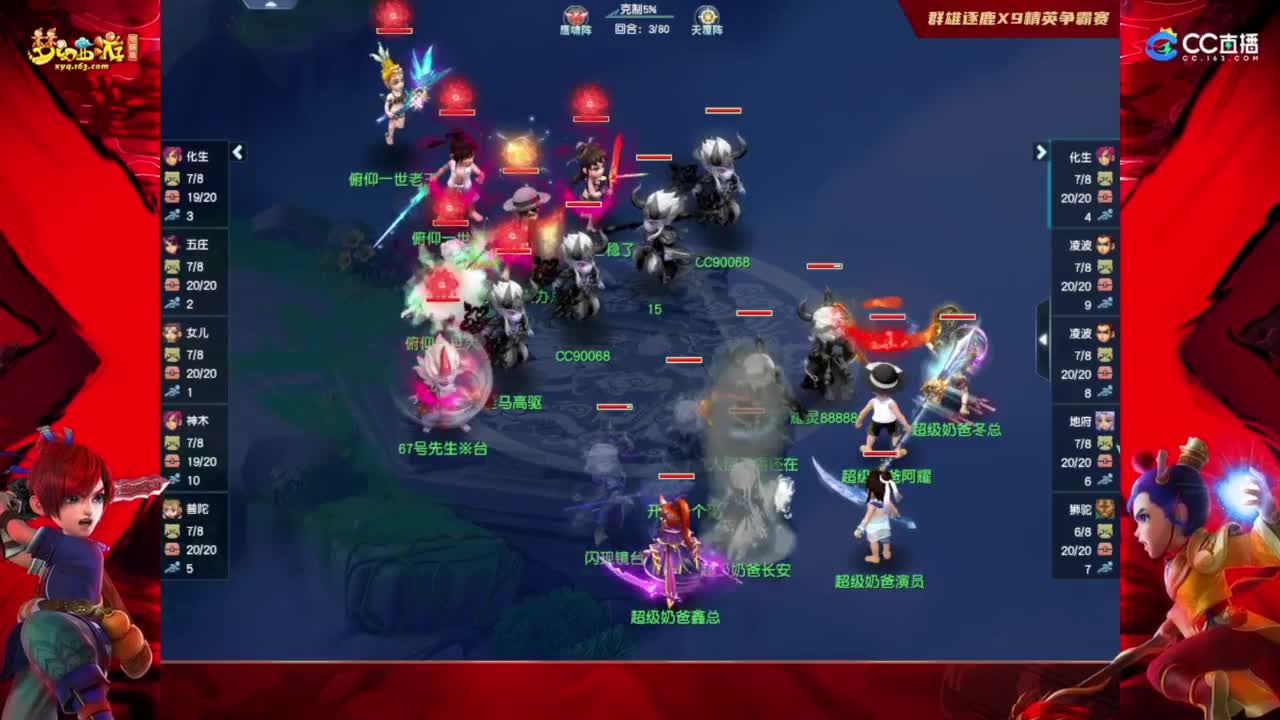Click the 地府 character portrait
Screen dimensions: 1280x720
pos(1103,422)
